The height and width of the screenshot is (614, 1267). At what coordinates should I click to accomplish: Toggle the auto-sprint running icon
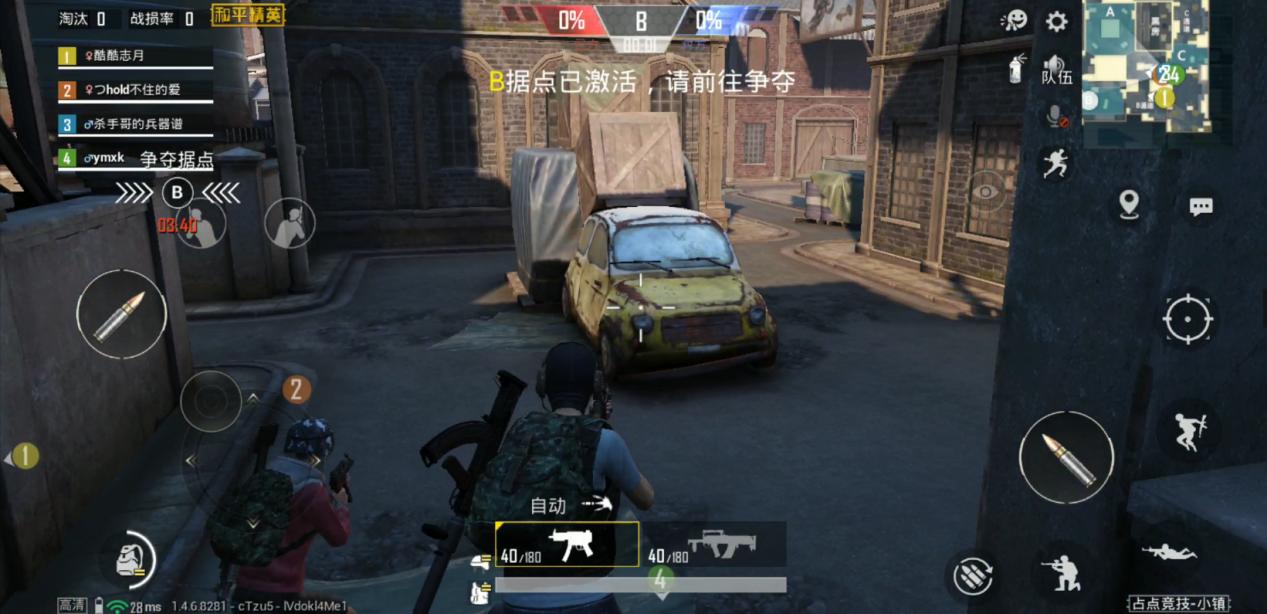pos(1055,163)
